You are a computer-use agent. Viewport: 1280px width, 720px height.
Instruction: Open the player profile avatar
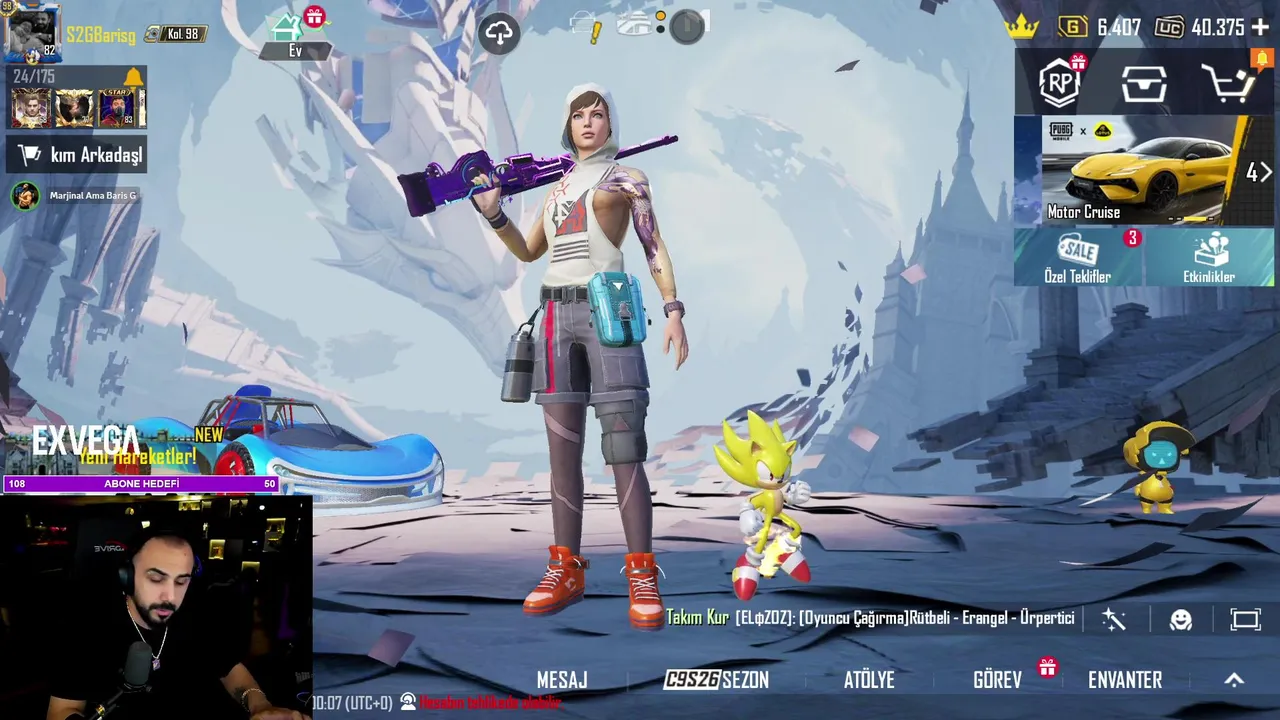(32, 33)
